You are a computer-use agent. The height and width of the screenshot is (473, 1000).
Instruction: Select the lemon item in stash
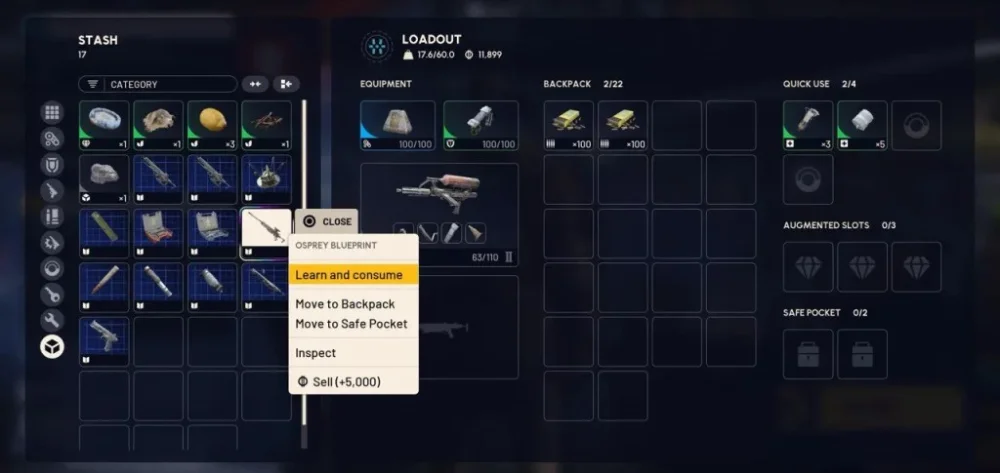(212, 125)
